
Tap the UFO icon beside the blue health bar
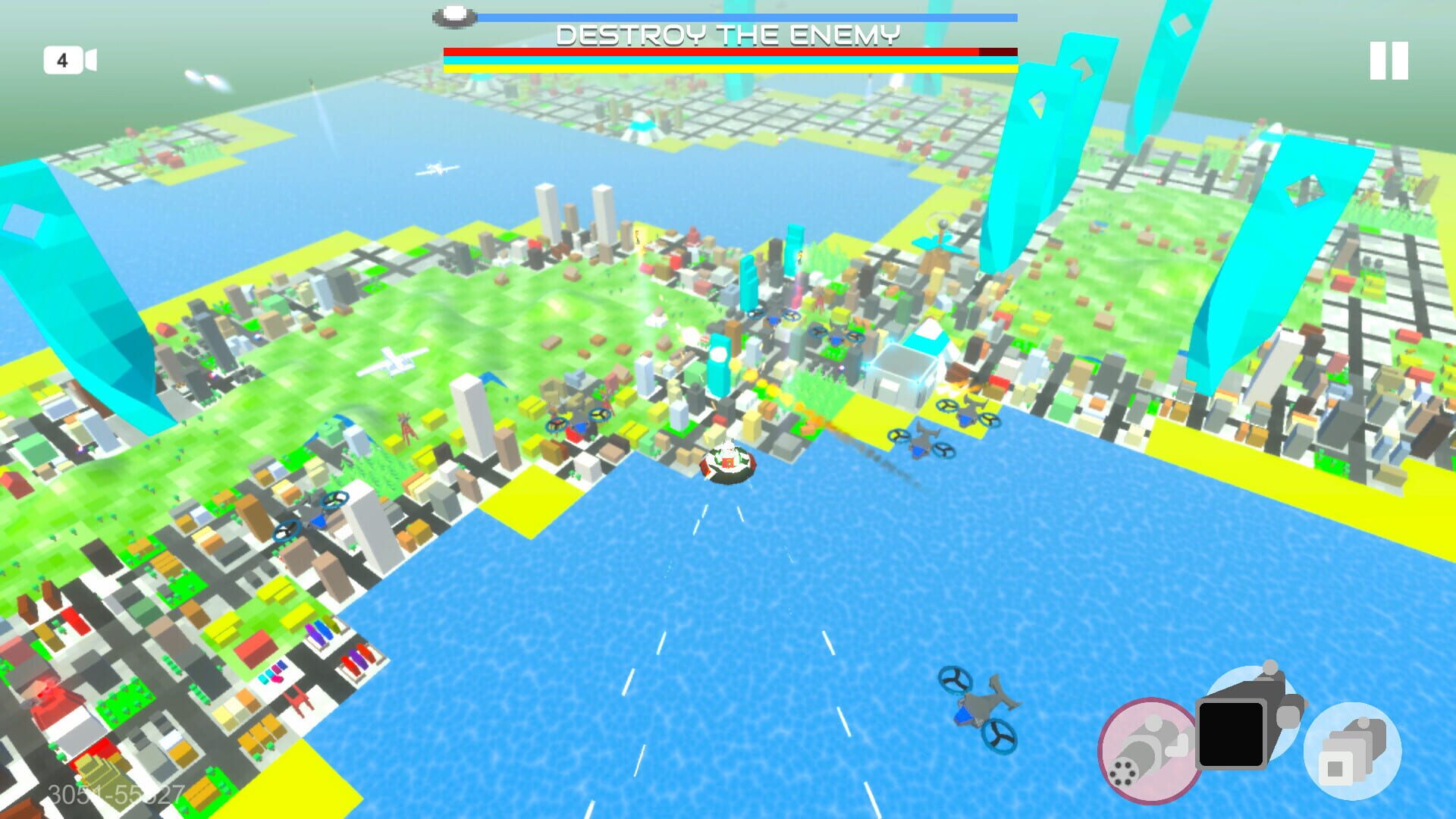453,16
